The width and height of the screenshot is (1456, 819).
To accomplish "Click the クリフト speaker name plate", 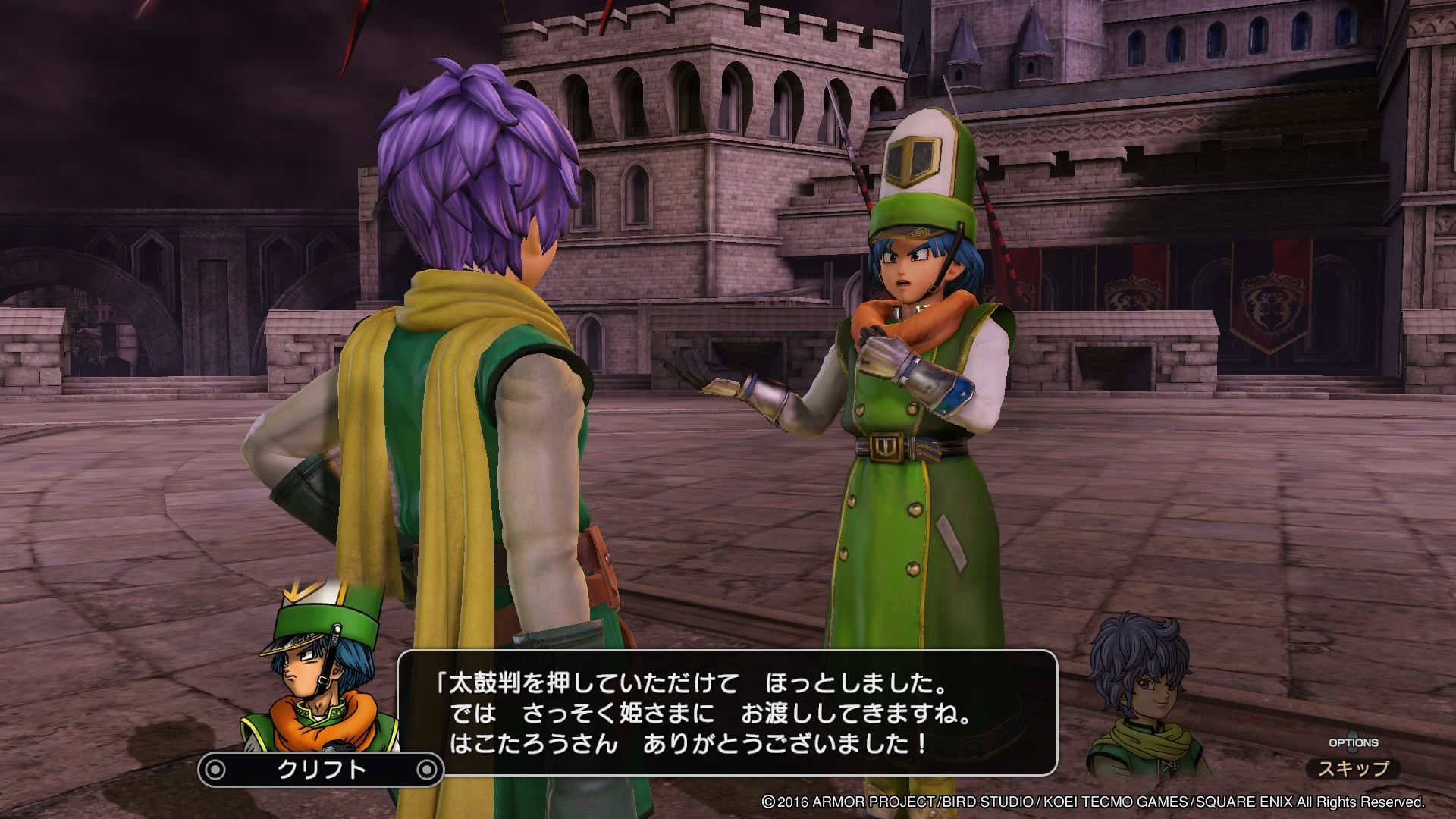I will coord(321,770).
